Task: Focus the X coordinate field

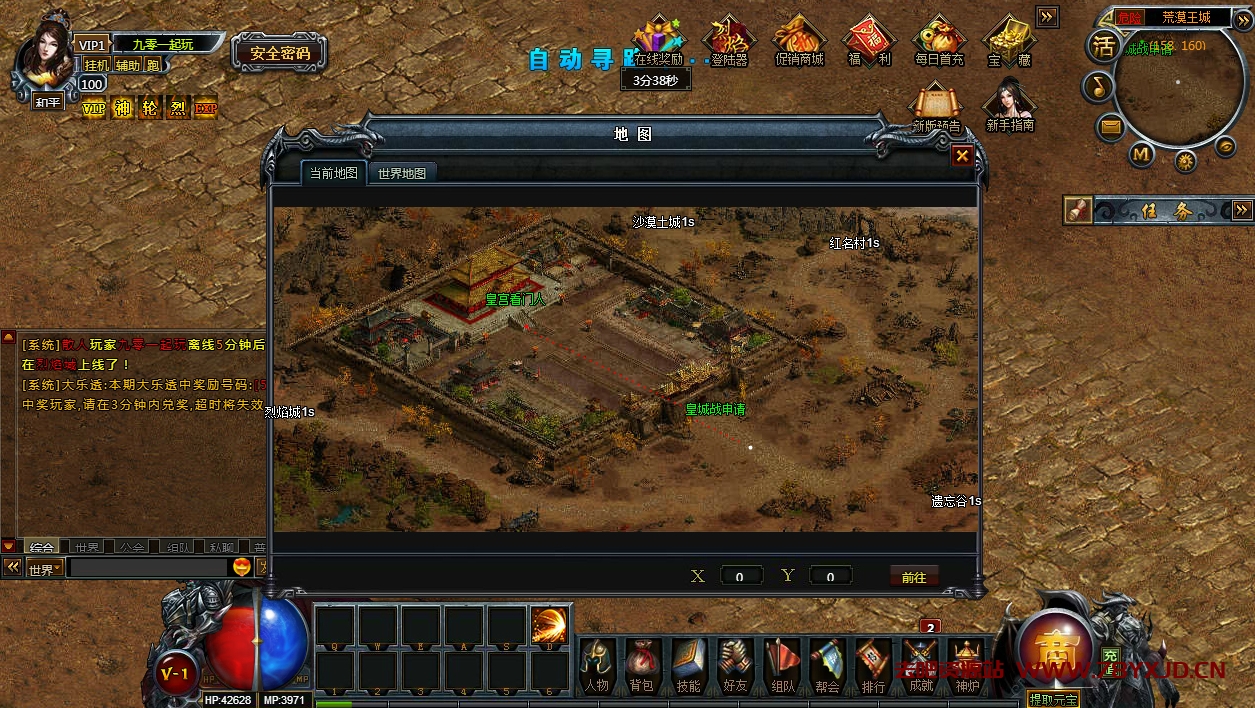Action: (x=741, y=576)
